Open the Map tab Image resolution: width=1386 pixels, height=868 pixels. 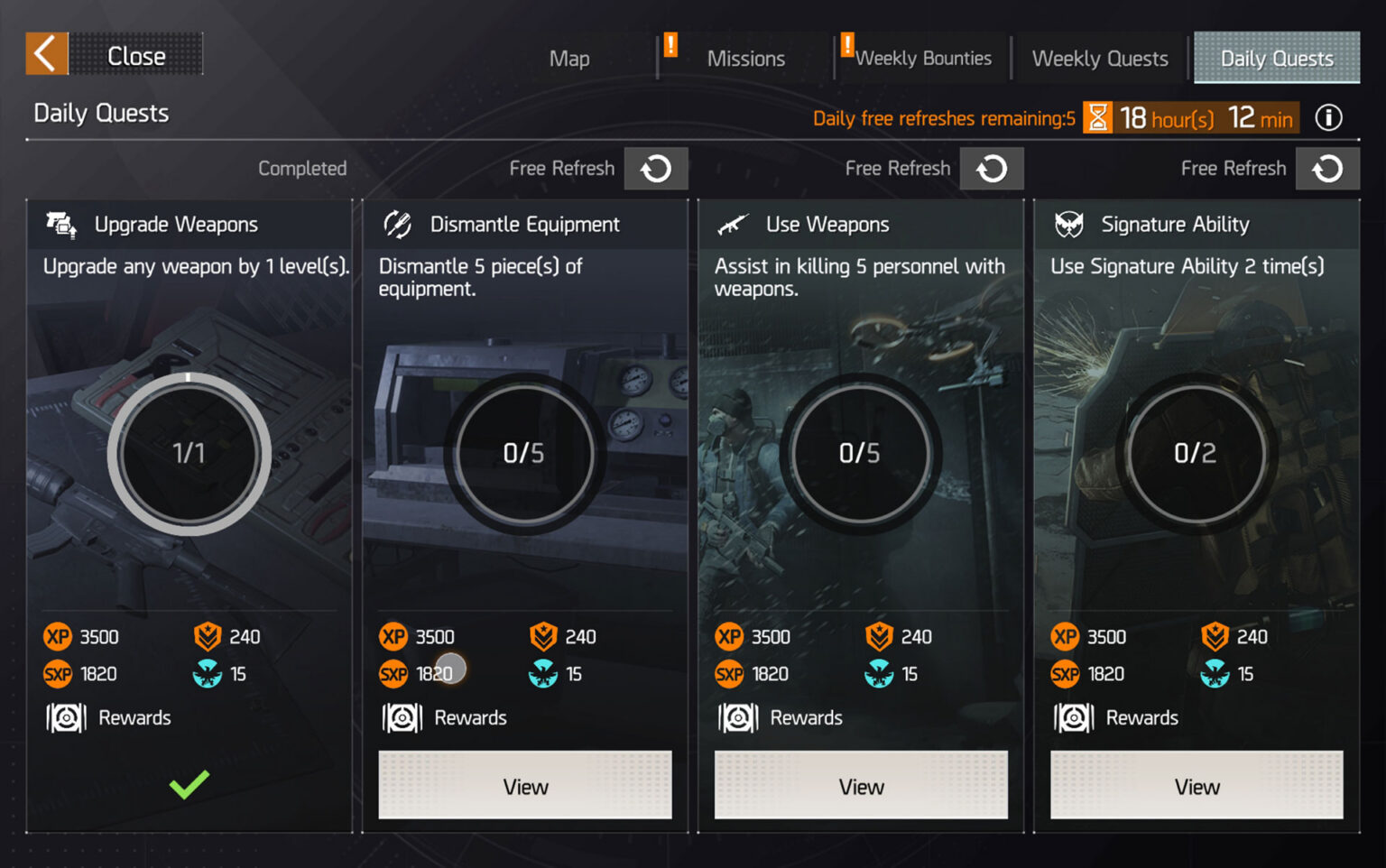click(x=568, y=58)
